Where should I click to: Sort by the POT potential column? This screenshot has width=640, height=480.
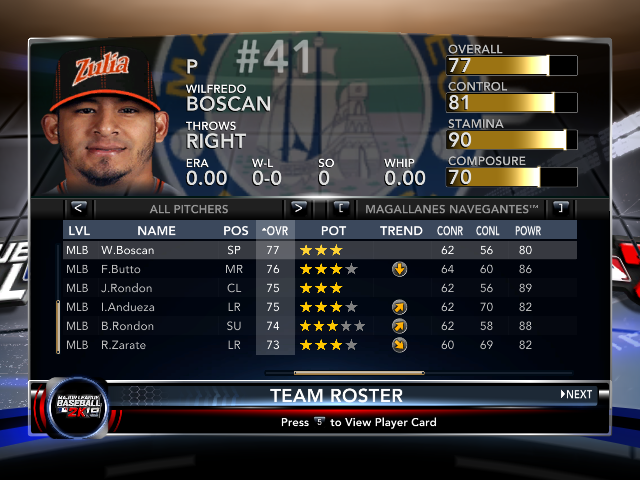(333, 231)
